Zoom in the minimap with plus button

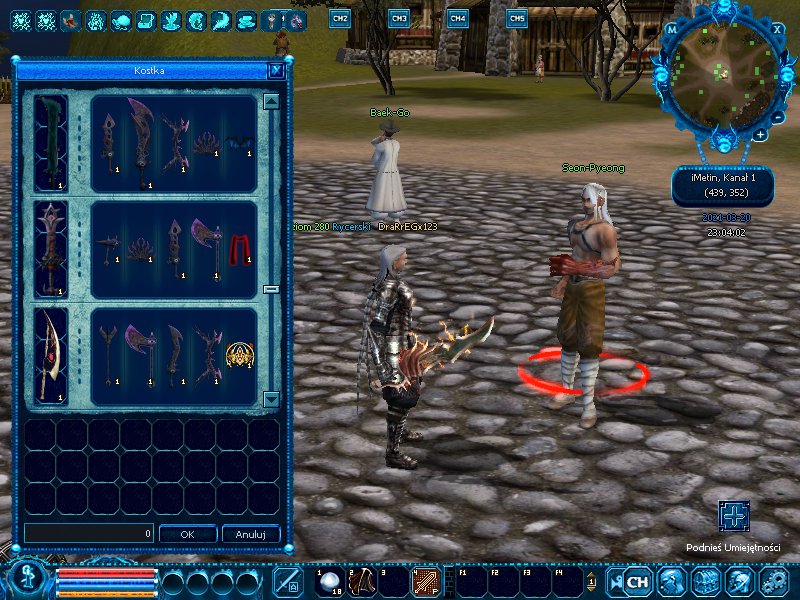click(761, 134)
